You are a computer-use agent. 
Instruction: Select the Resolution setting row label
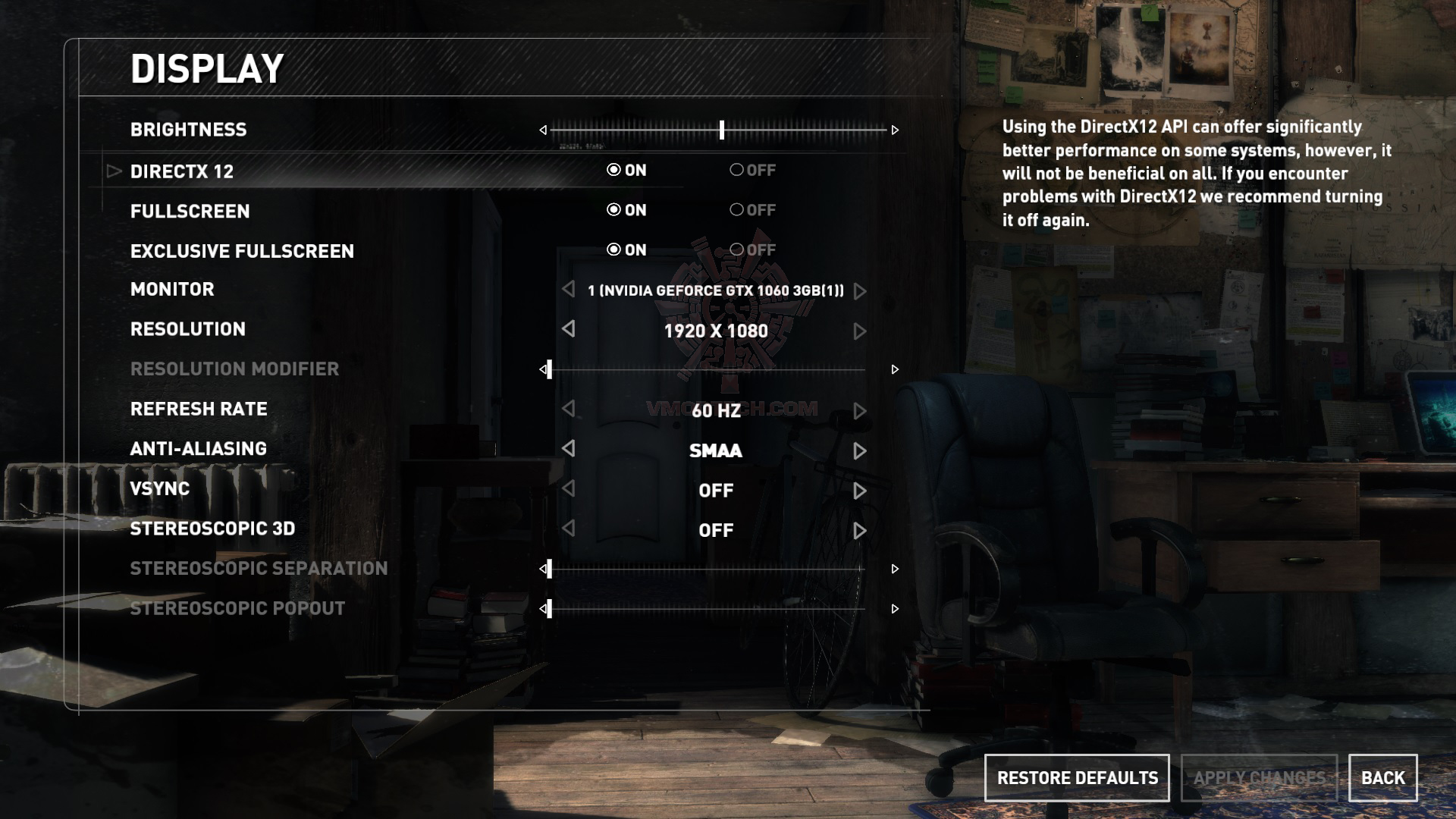[188, 329]
